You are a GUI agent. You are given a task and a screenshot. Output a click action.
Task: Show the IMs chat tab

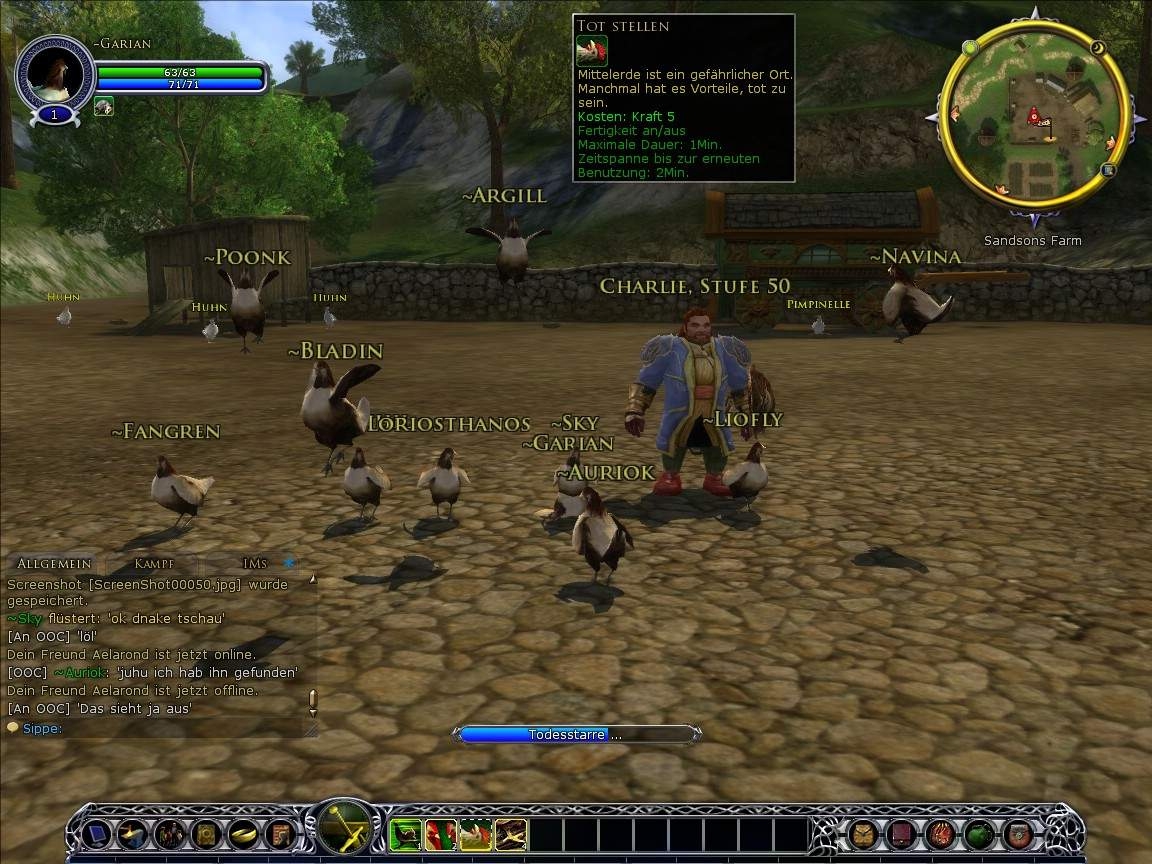(x=255, y=564)
